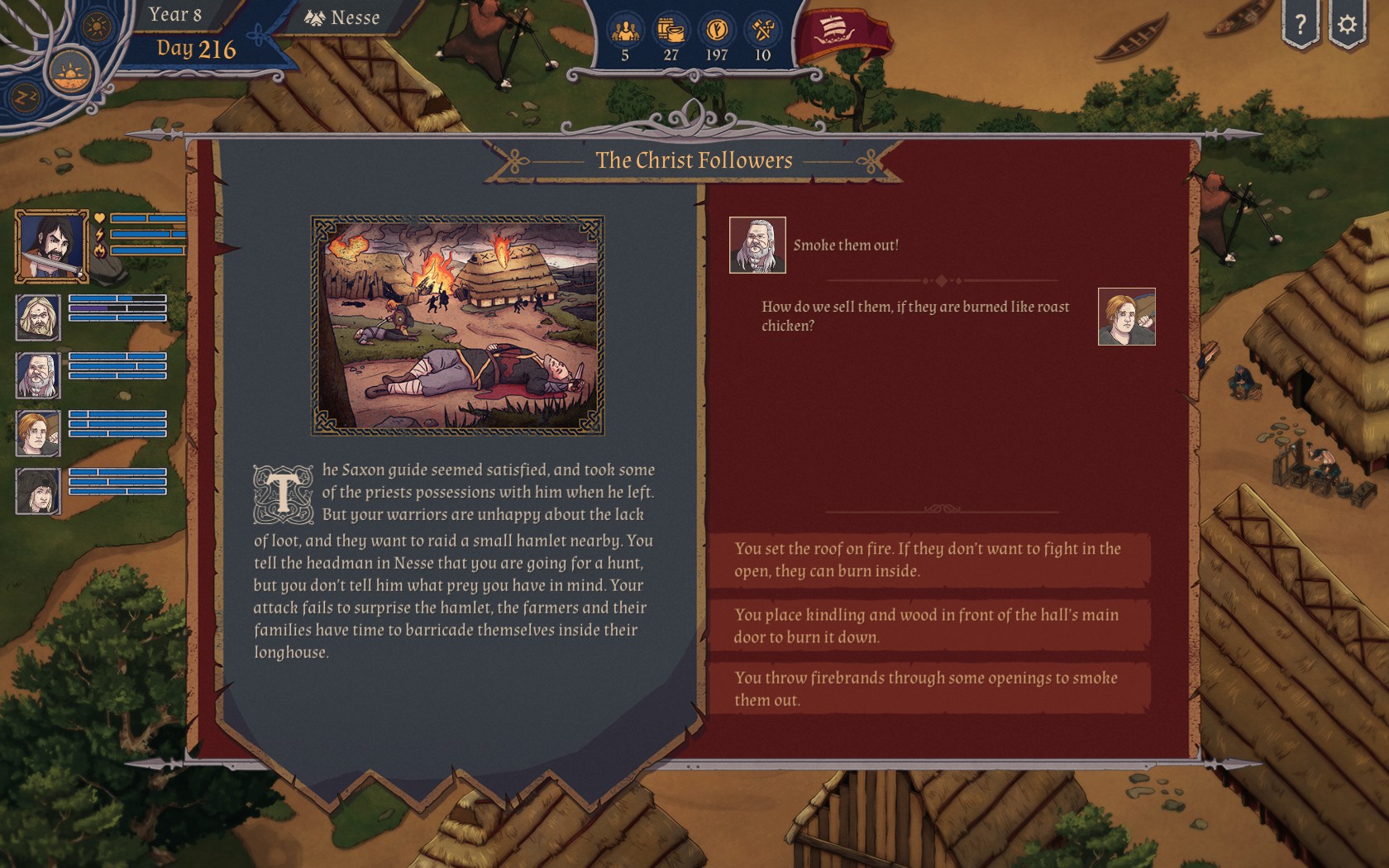Image resolution: width=1389 pixels, height=868 pixels.
Task: Open the settings gear menu
Action: pos(1347,24)
